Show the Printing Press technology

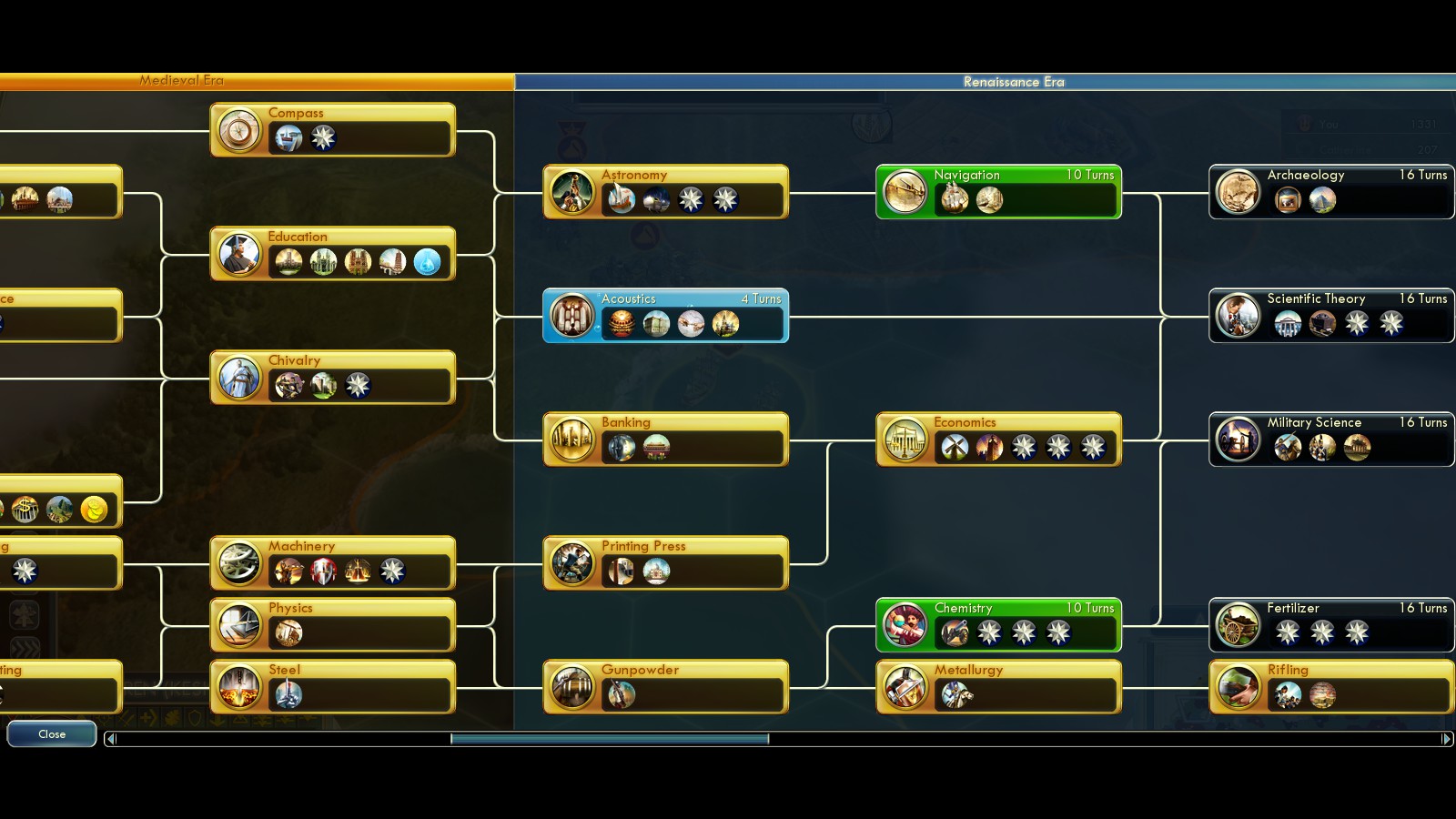pyautogui.click(x=665, y=563)
